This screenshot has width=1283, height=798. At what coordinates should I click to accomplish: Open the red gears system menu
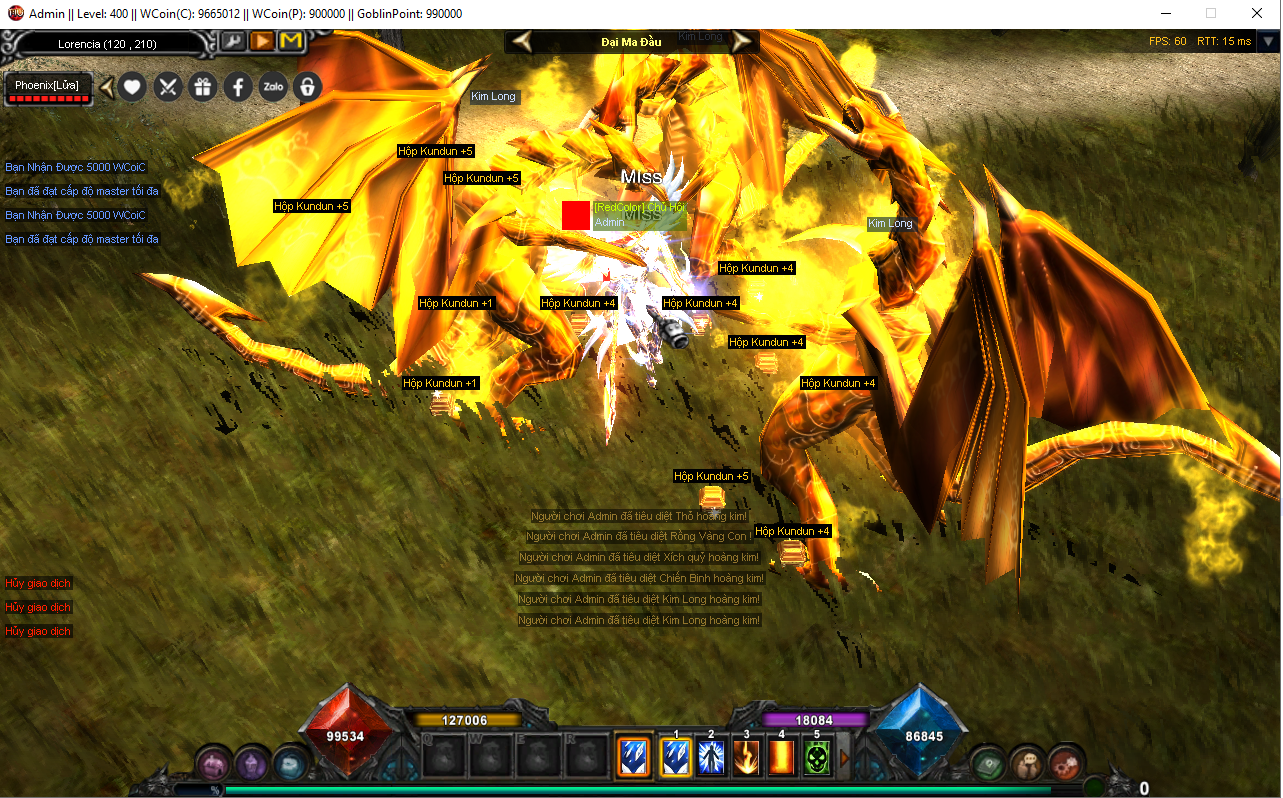point(1065,764)
